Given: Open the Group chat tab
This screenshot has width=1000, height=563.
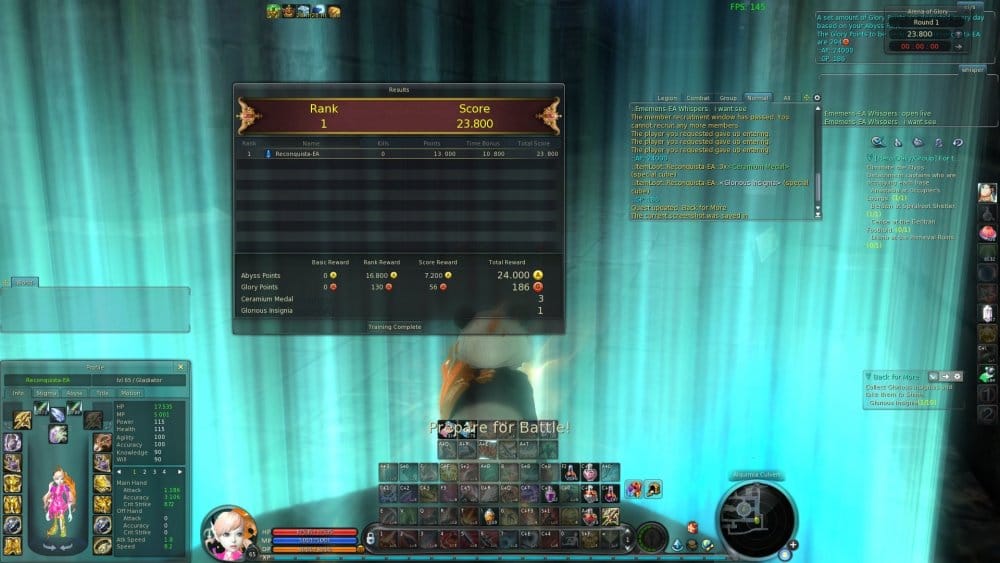Looking at the screenshot, I should (728, 98).
